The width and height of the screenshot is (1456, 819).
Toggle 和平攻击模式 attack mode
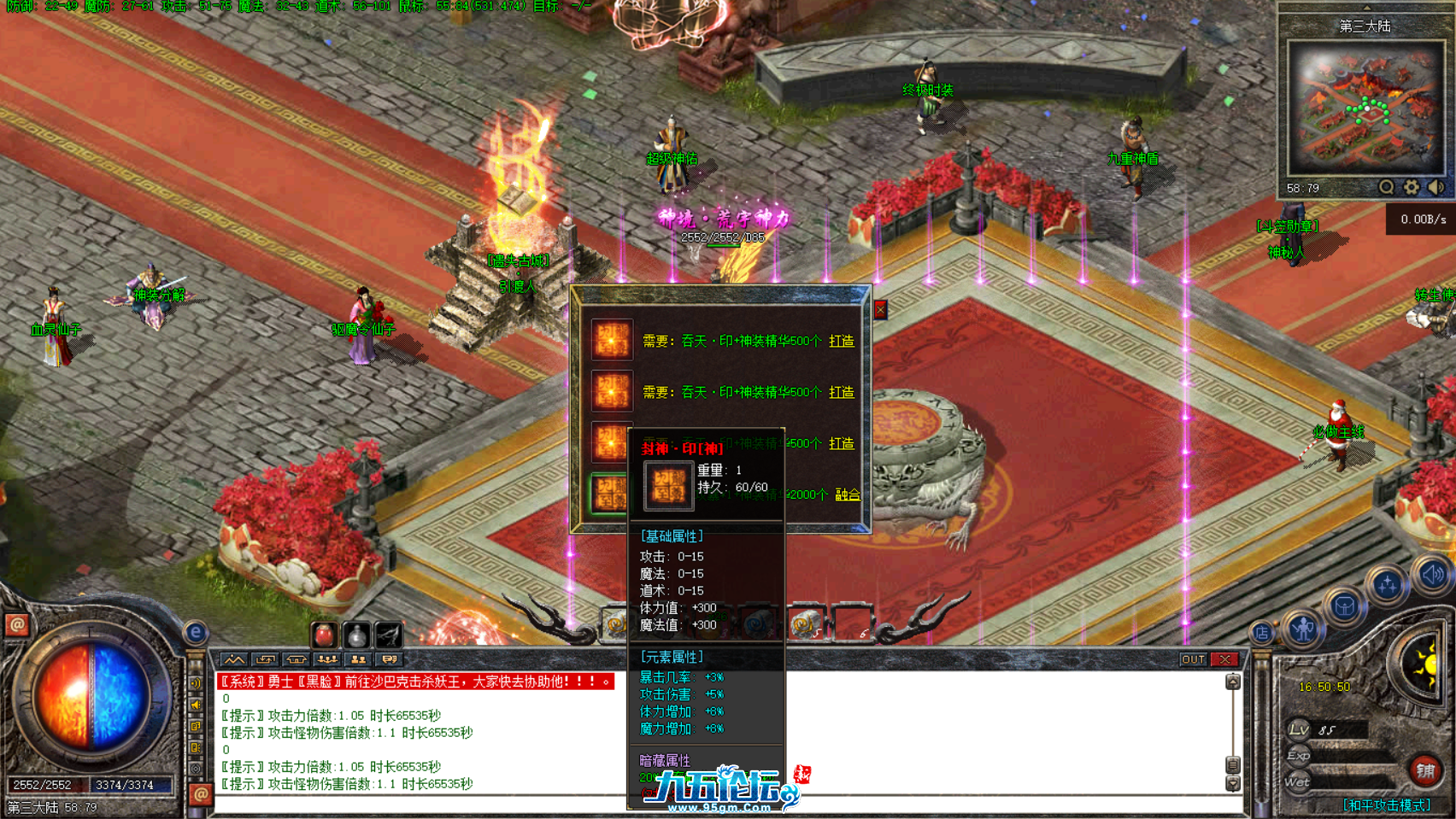coord(1385,803)
